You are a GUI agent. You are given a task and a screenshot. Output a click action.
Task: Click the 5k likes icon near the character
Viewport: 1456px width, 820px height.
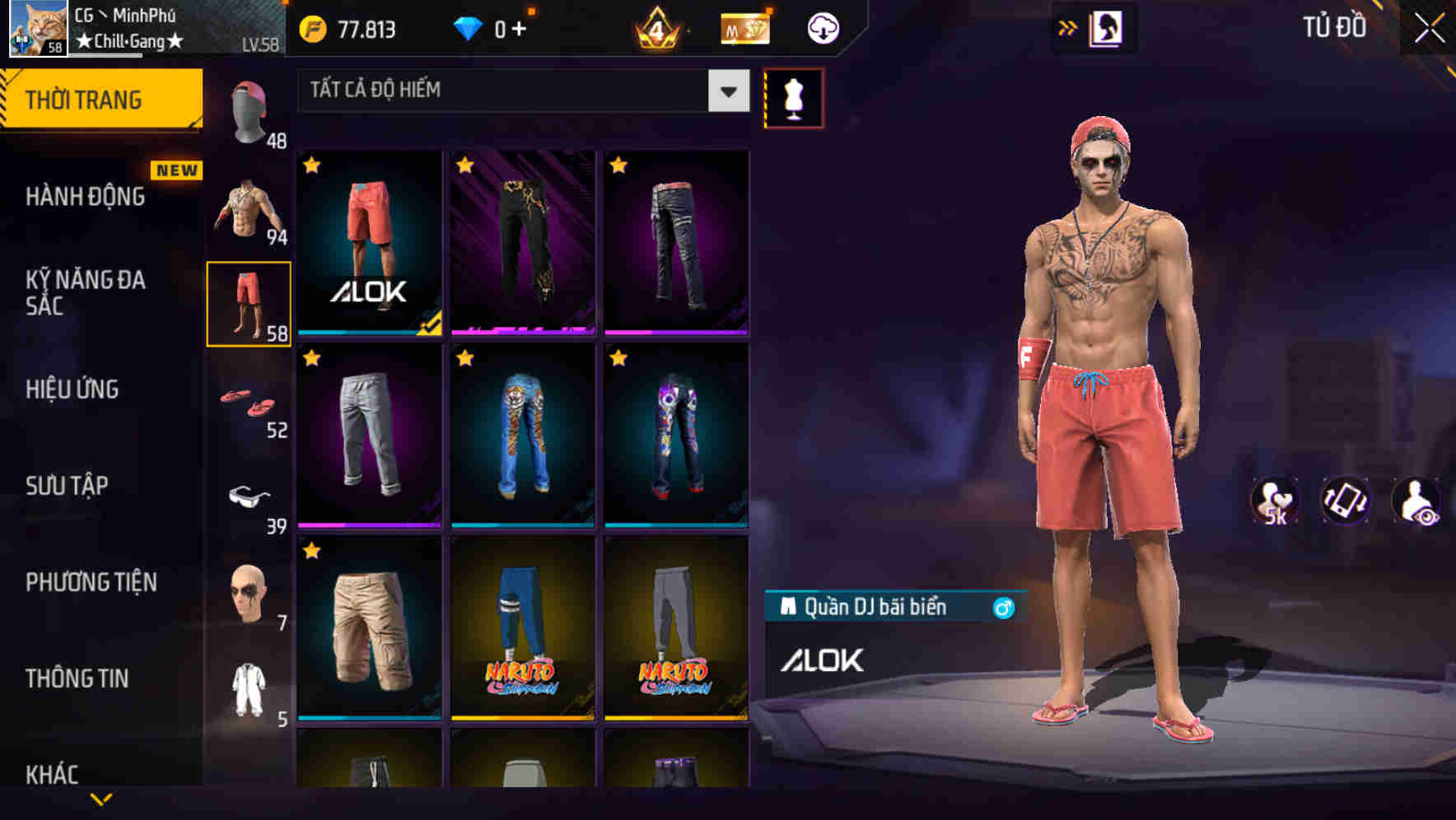[x=1276, y=501]
